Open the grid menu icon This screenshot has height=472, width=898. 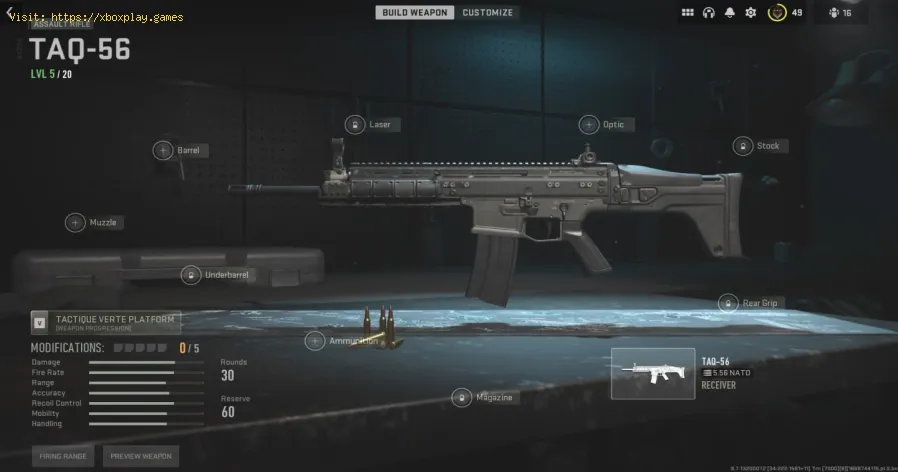(x=688, y=13)
